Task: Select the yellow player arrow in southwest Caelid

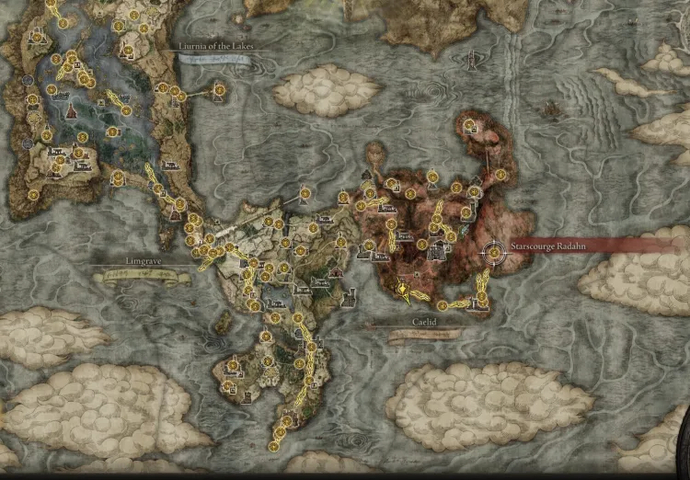Action: coord(403,291)
